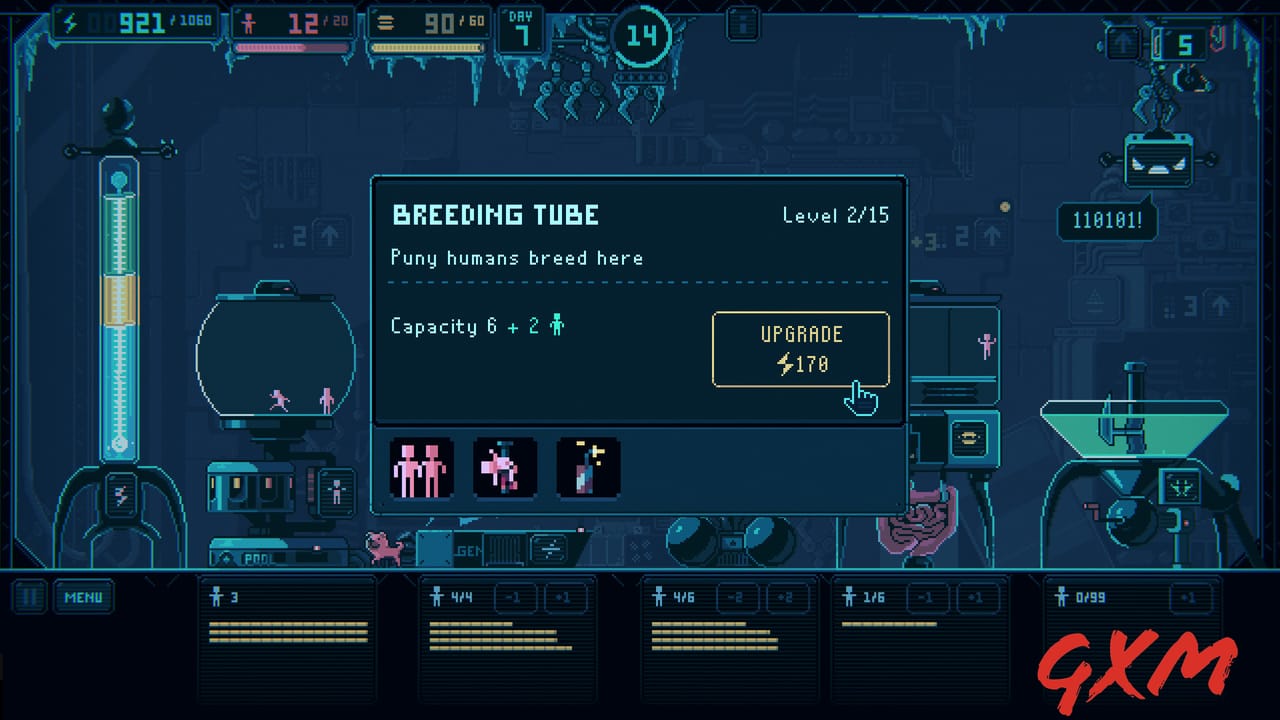Viewport: 1280px width, 720px height.
Task: Click the round countdown timer showing 14
Action: [x=641, y=35]
